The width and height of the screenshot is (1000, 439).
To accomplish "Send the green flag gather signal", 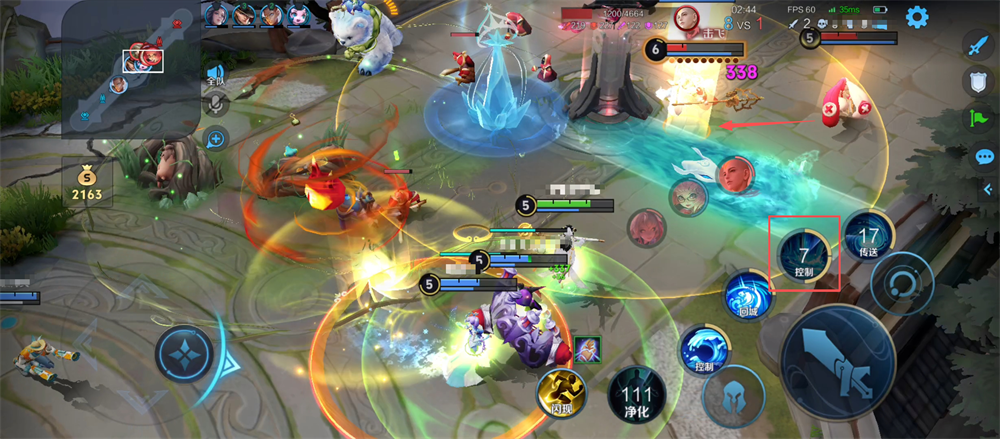I will (977, 119).
